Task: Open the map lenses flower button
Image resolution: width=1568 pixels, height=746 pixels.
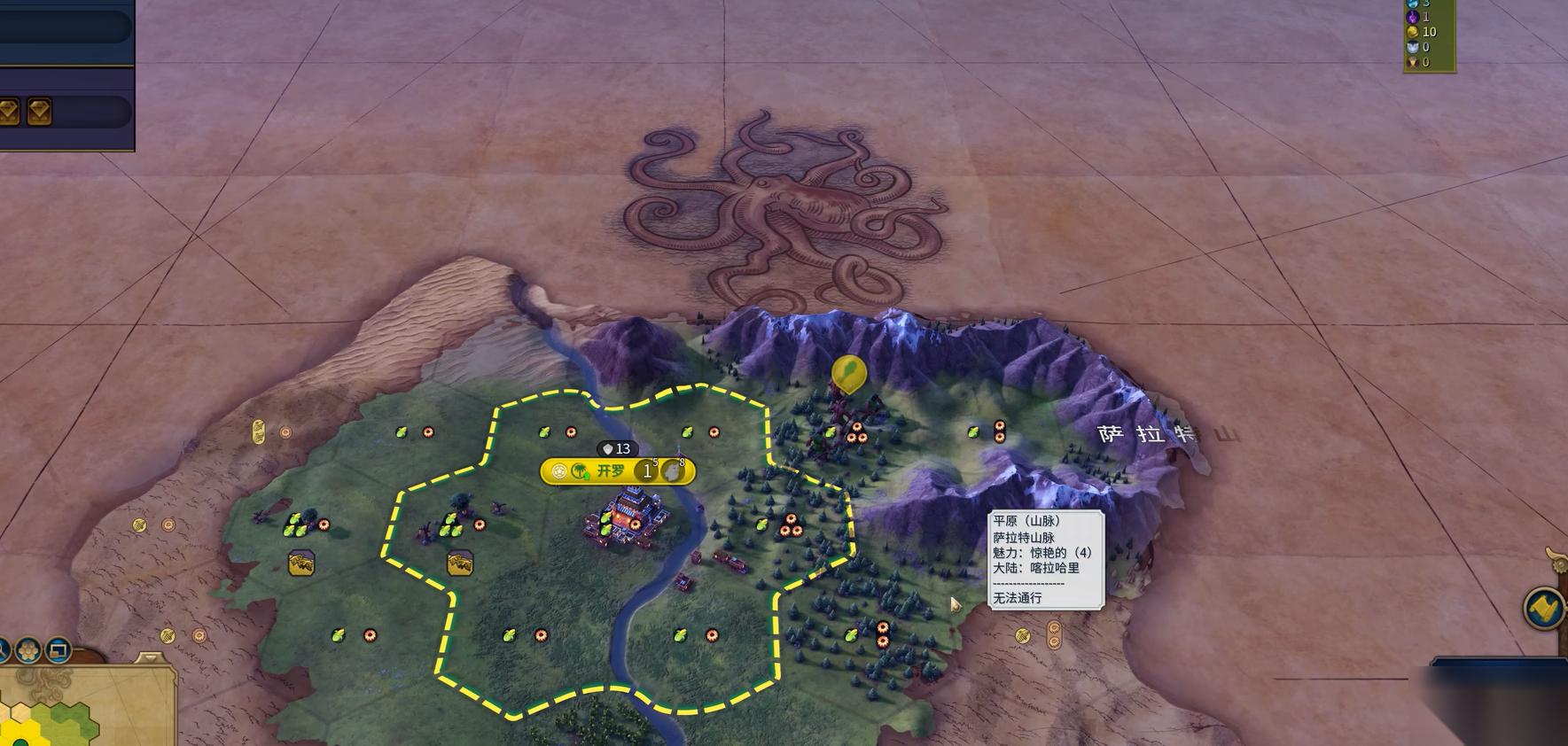Action: [28, 650]
